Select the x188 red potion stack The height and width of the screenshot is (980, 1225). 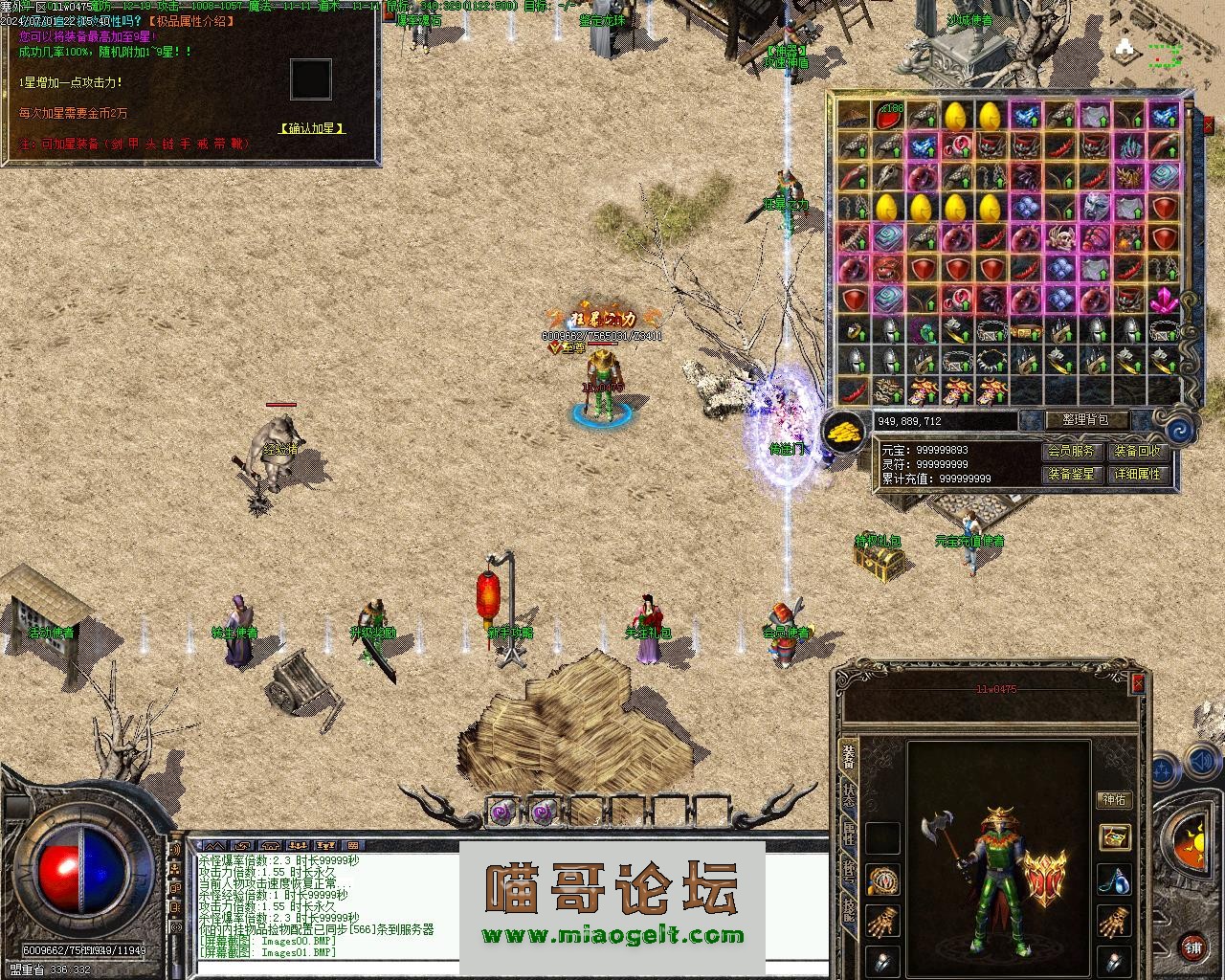pos(889,117)
